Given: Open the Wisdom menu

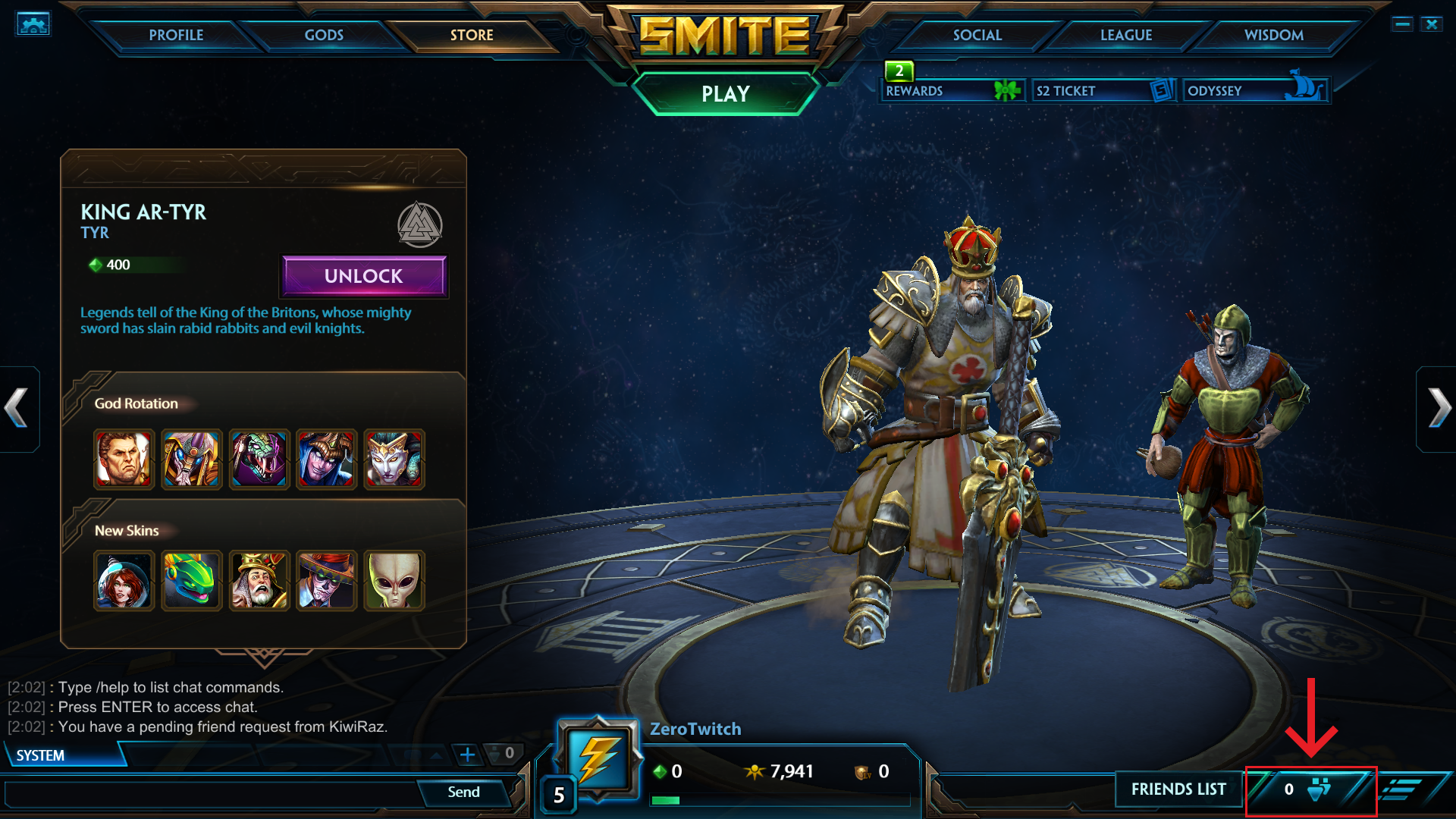Looking at the screenshot, I should point(1274,35).
